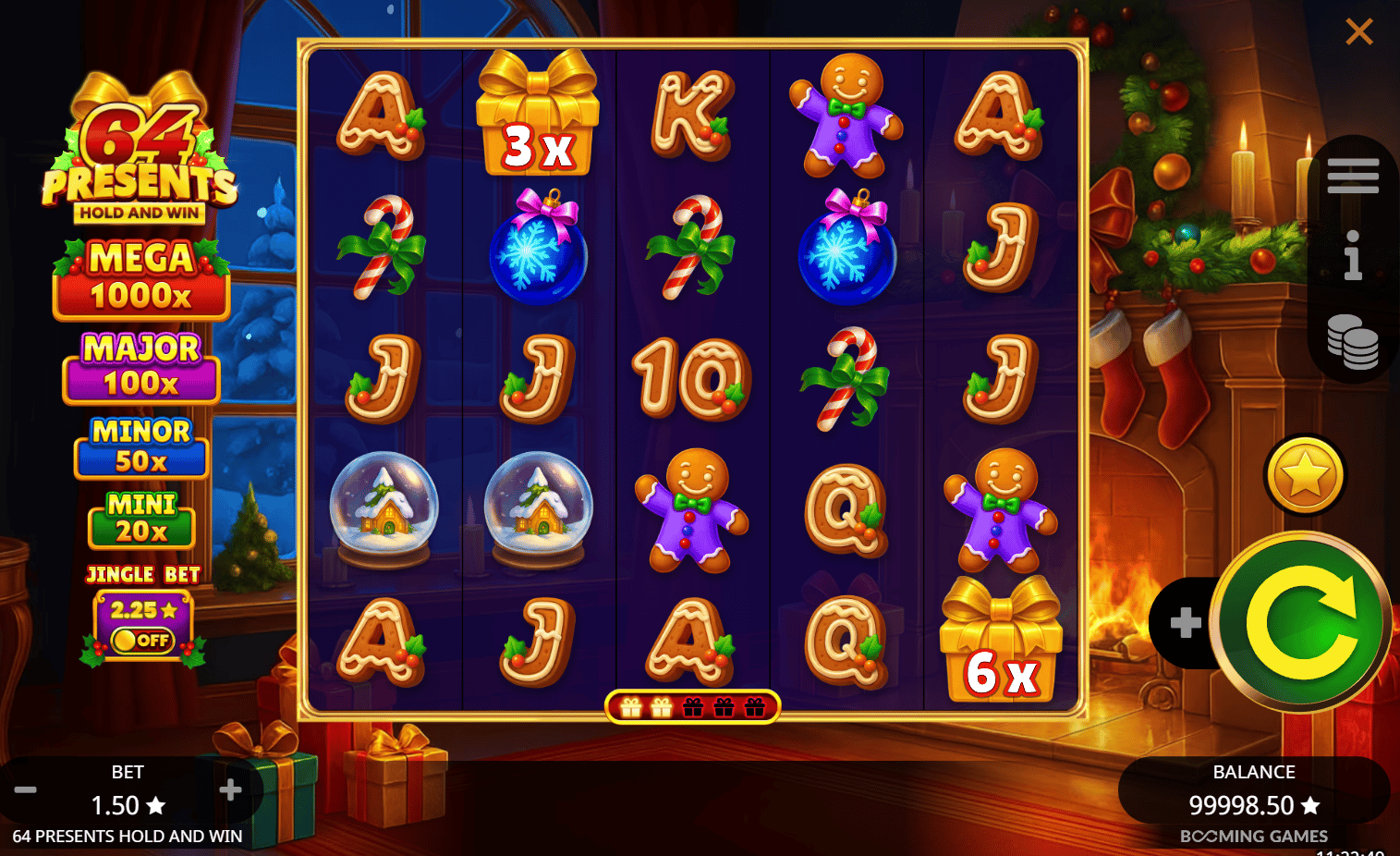Increase the bet with the plus button

230,789
